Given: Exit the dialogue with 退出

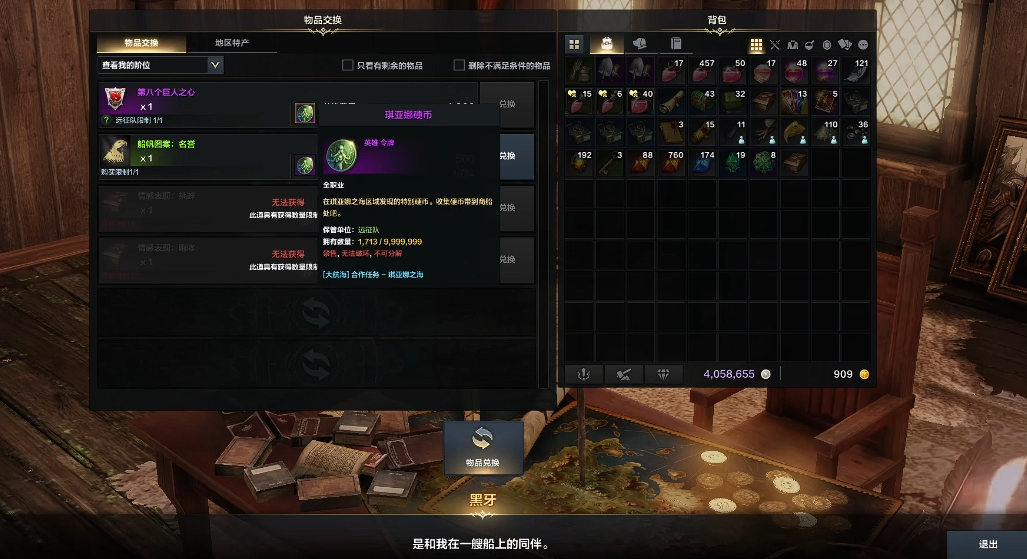Looking at the screenshot, I should tap(987, 544).
